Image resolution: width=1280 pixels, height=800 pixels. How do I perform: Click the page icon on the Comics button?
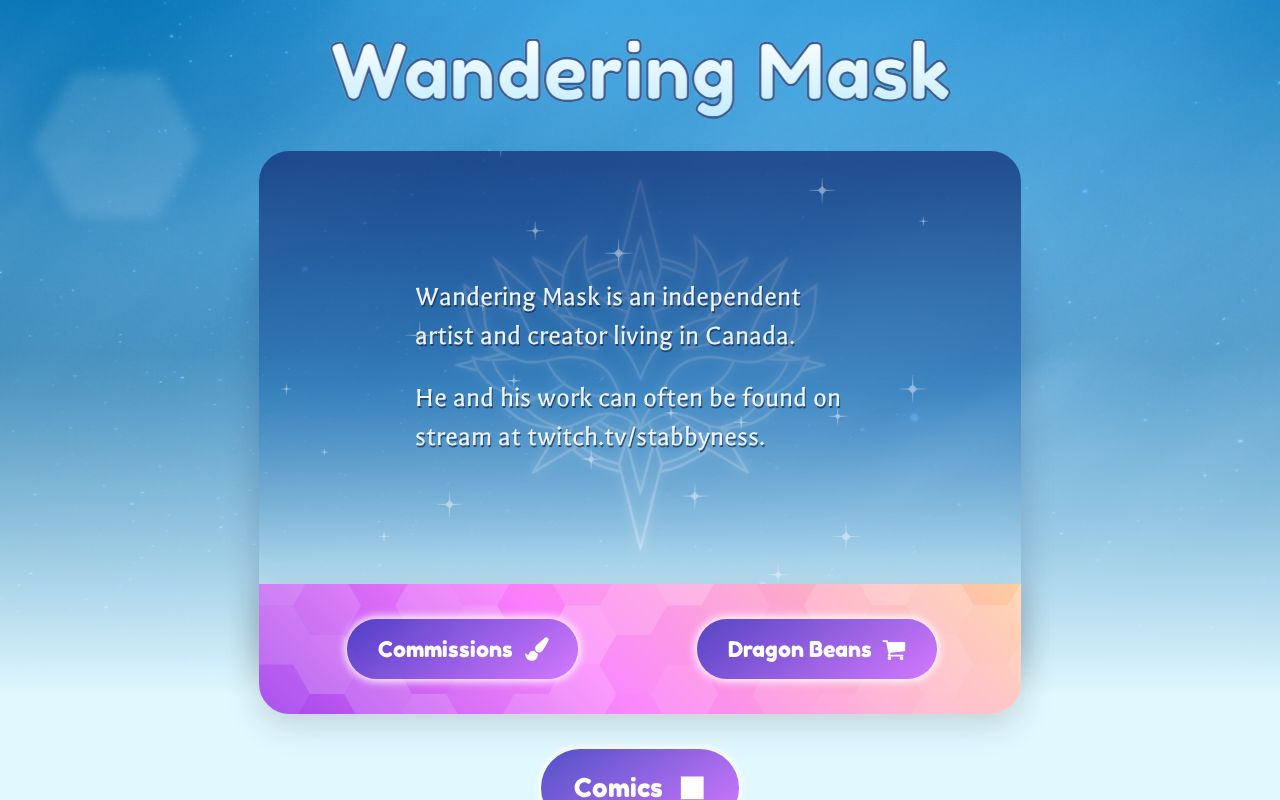click(x=692, y=787)
